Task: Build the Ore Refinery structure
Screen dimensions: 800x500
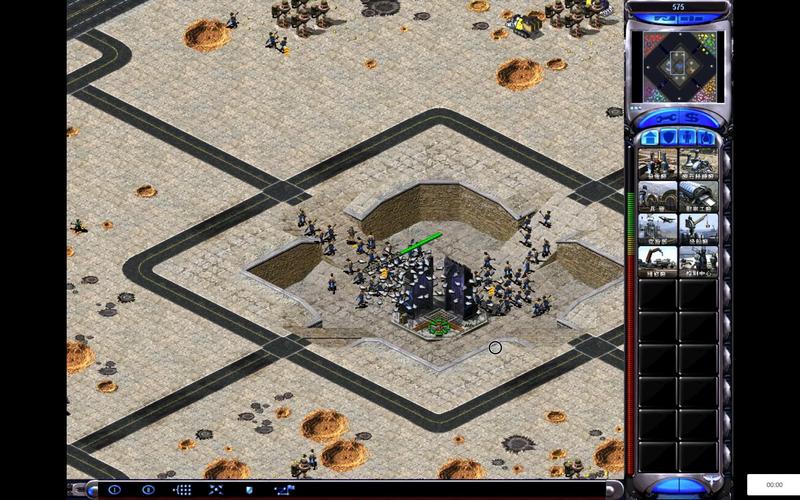Action: pyautogui.click(x=698, y=163)
